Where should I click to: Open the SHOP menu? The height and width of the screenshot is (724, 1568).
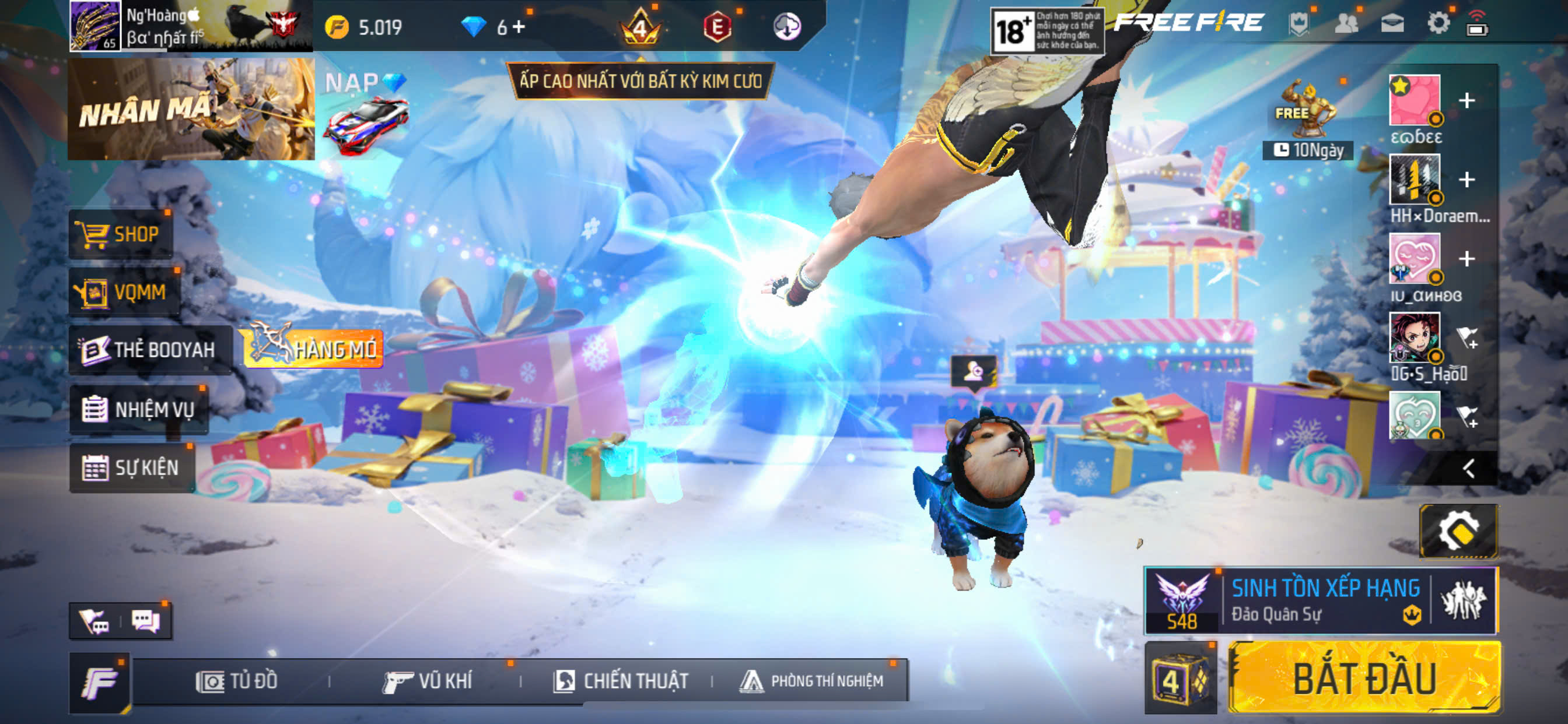pyautogui.click(x=121, y=234)
